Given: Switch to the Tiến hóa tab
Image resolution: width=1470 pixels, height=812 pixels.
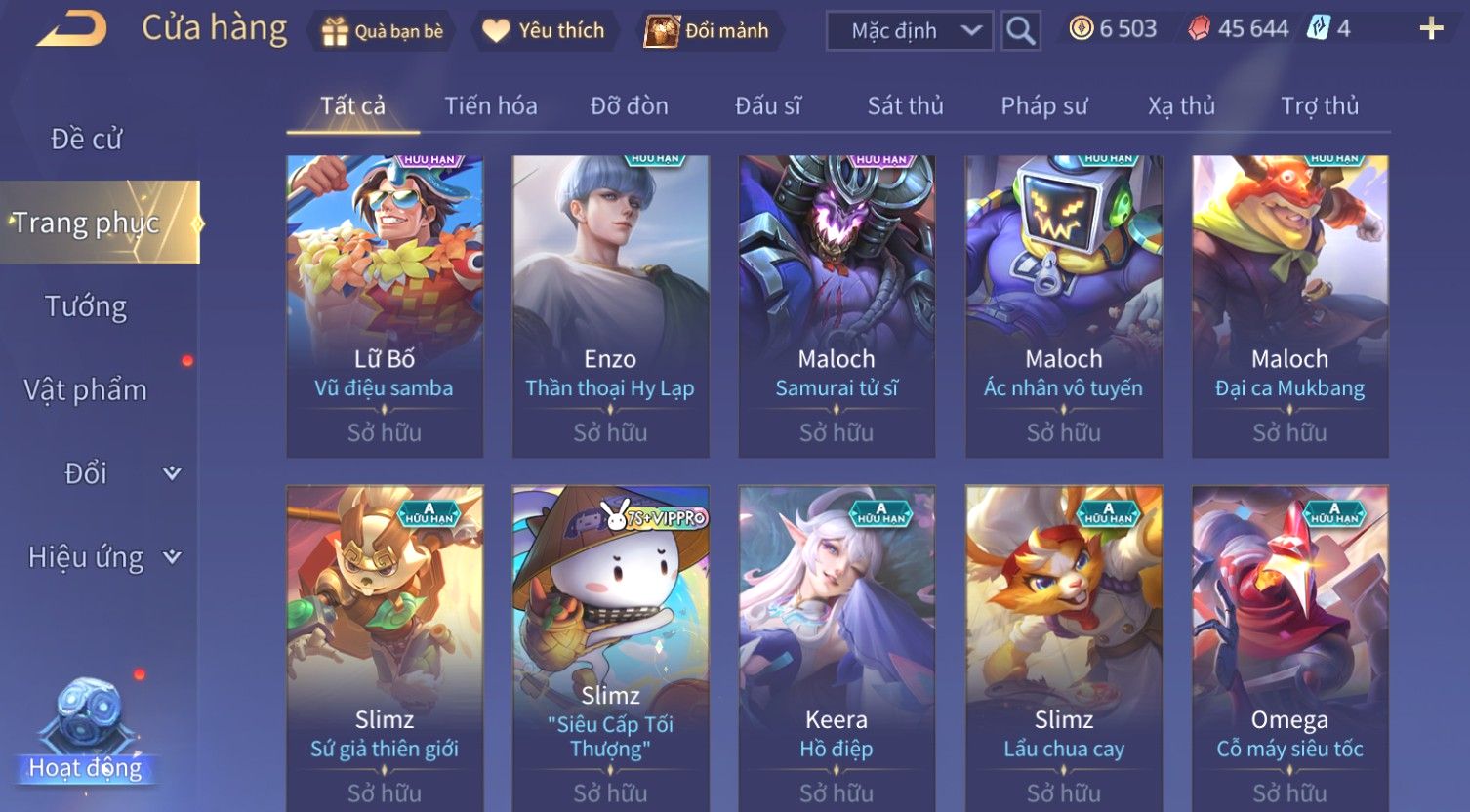Looking at the screenshot, I should [491, 105].
